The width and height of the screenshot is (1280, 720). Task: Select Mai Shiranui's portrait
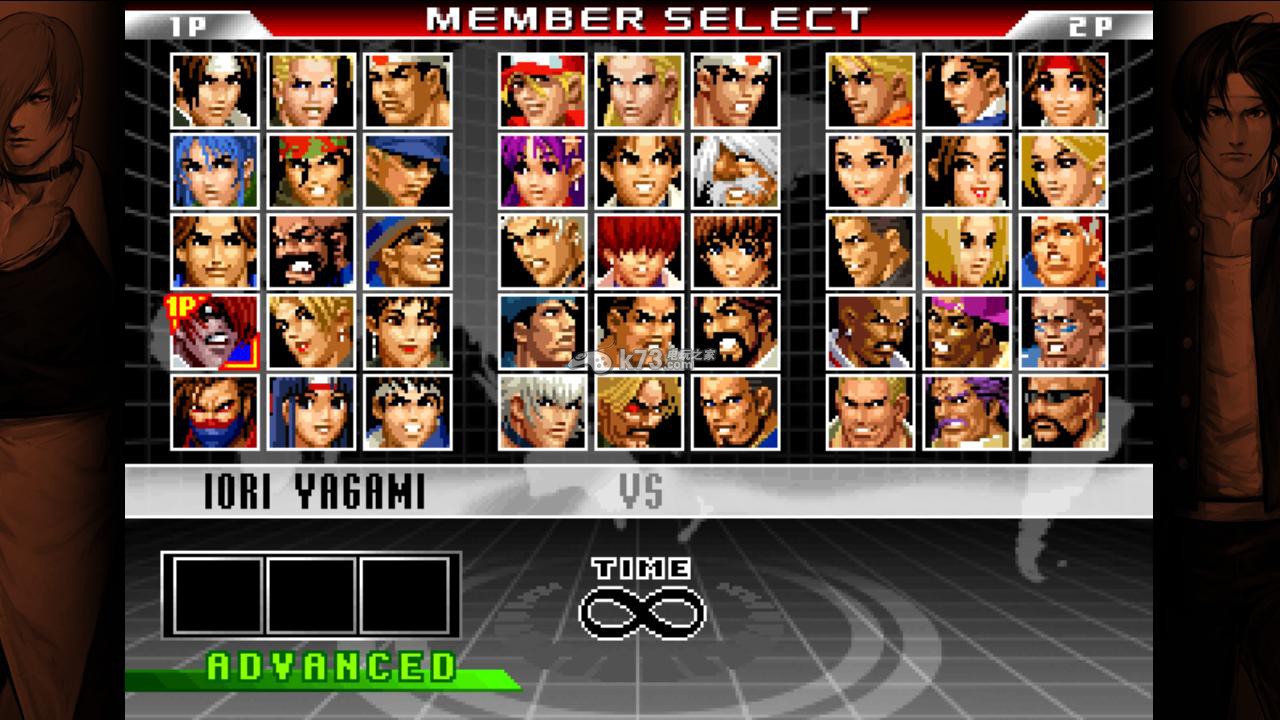click(967, 171)
